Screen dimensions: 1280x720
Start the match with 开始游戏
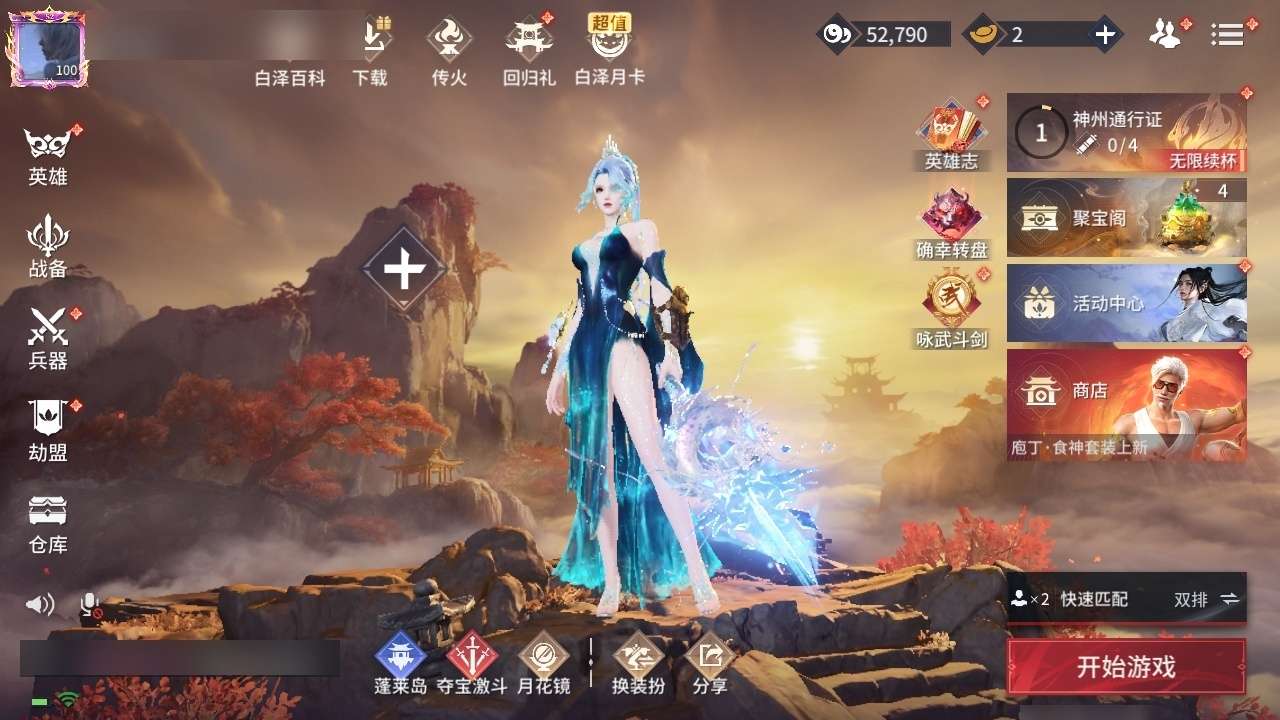(1126, 667)
